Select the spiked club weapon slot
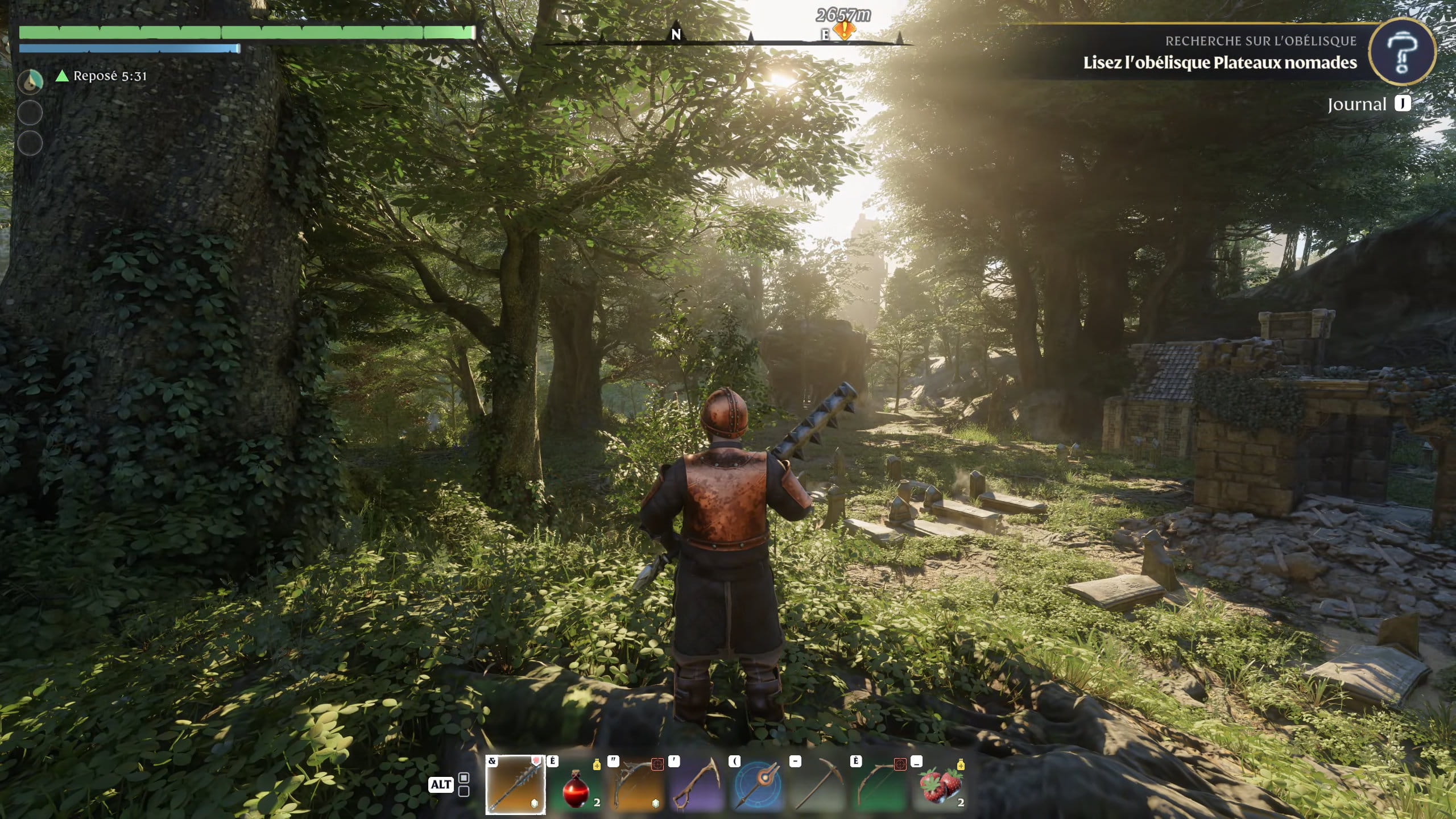This screenshot has width=1456, height=819. (x=515, y=785)
